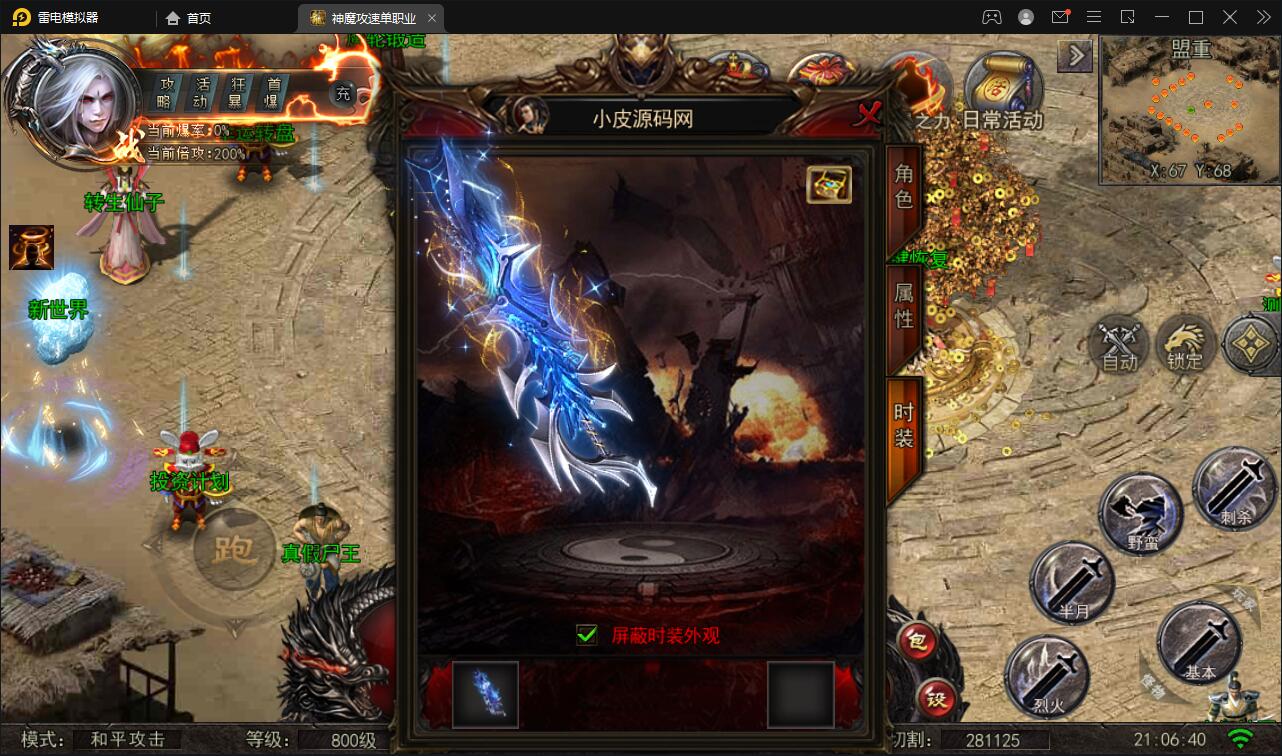
Task: Toggle the 锁定 (Lock) target mode
Action: (x=1185, y=346)
